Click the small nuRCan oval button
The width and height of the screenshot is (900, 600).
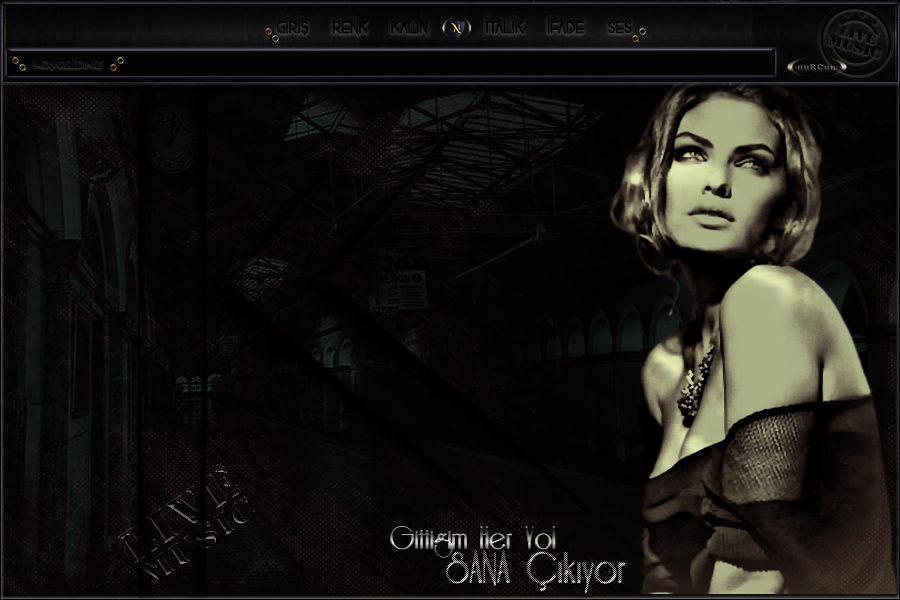(817, 67)
